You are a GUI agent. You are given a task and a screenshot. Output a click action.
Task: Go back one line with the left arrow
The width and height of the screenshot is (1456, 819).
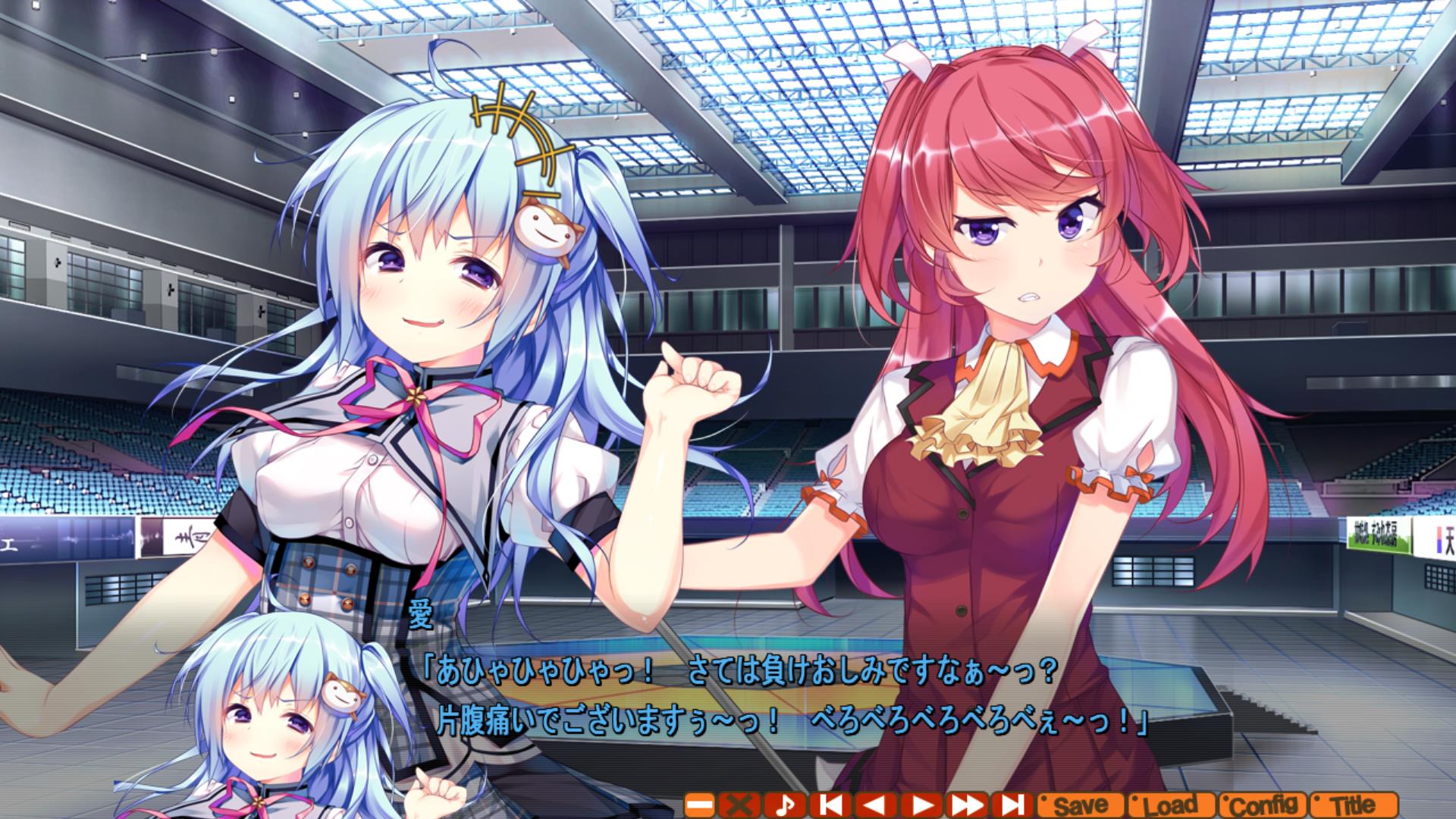coord(875,805)
